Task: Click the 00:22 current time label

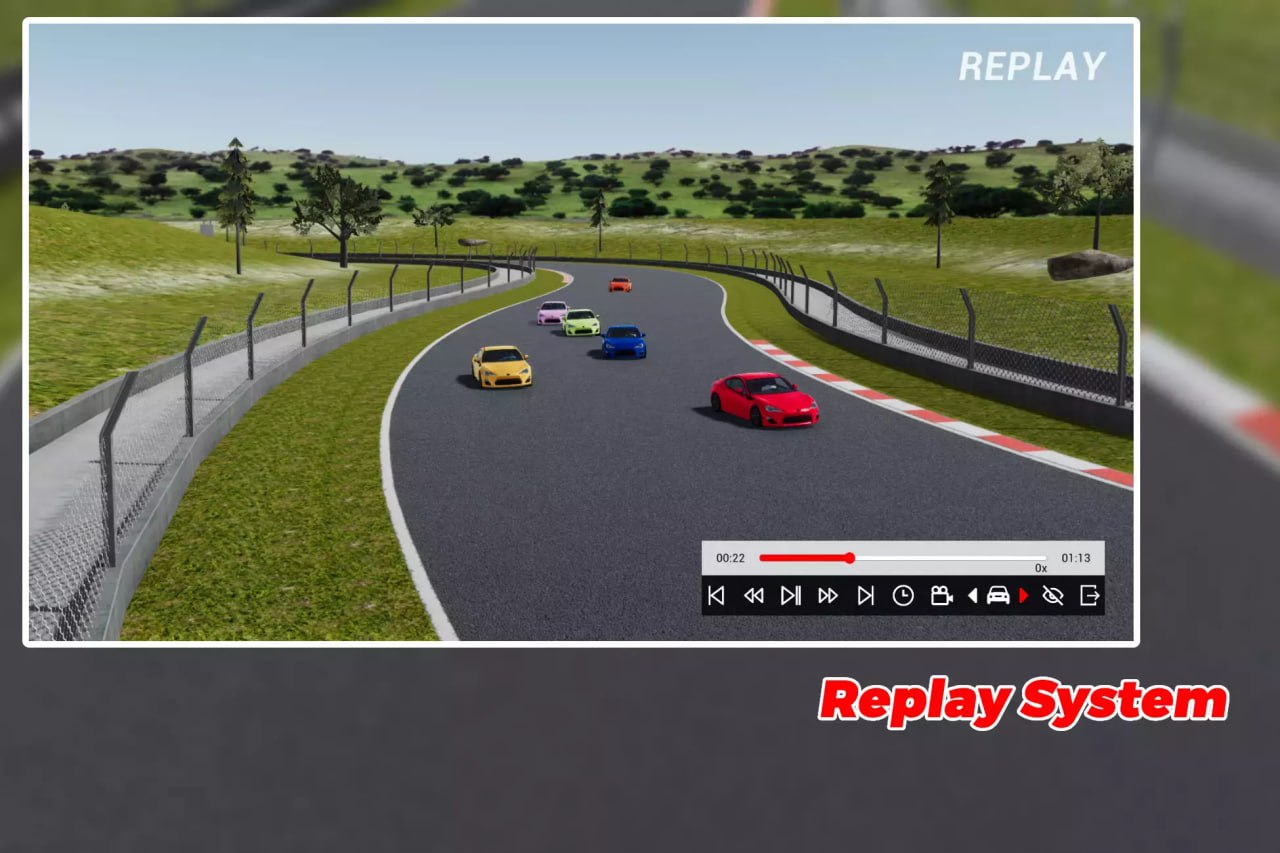Action: click(x=729, y=558)
